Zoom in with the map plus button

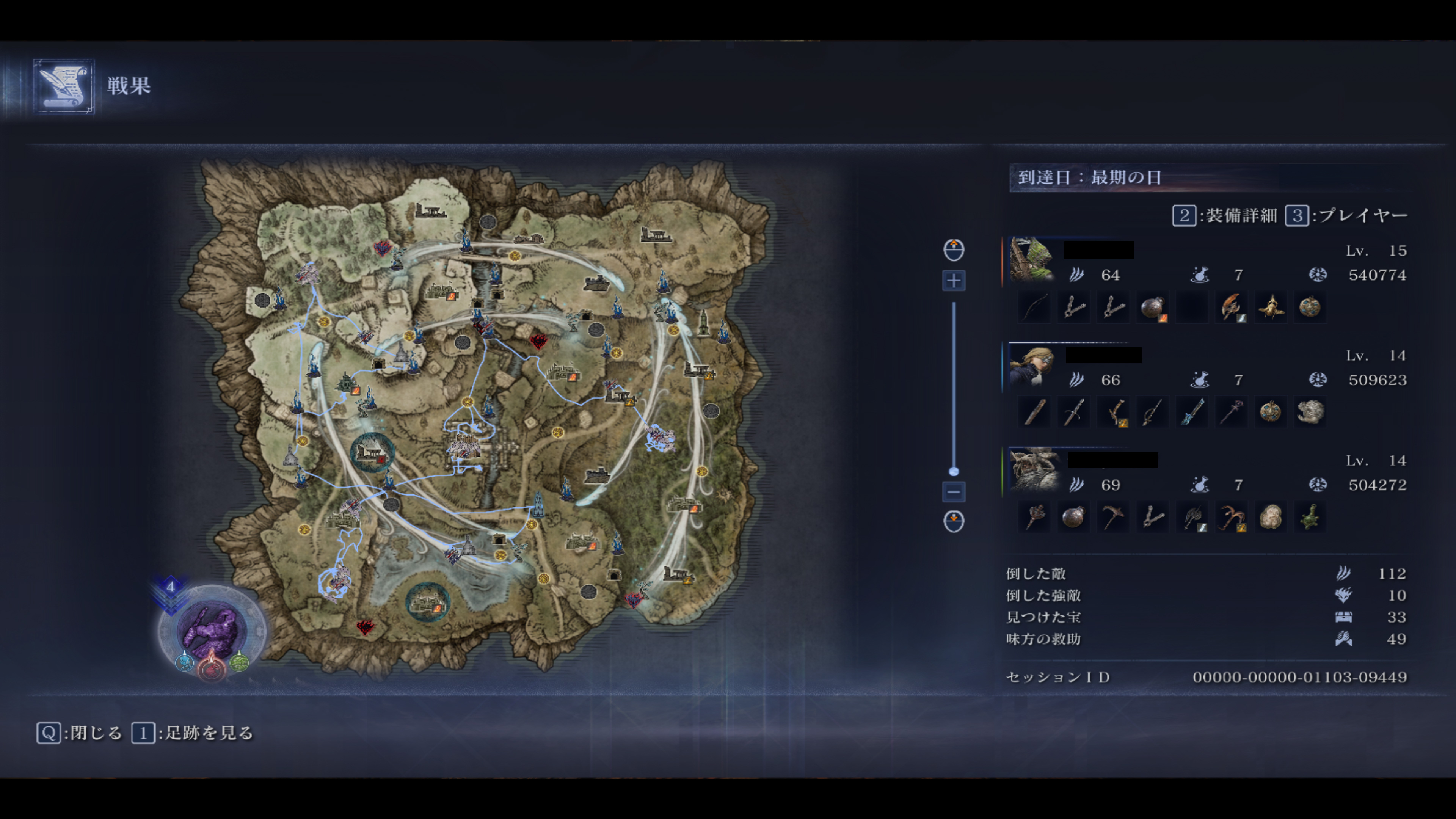click(954, 281)
